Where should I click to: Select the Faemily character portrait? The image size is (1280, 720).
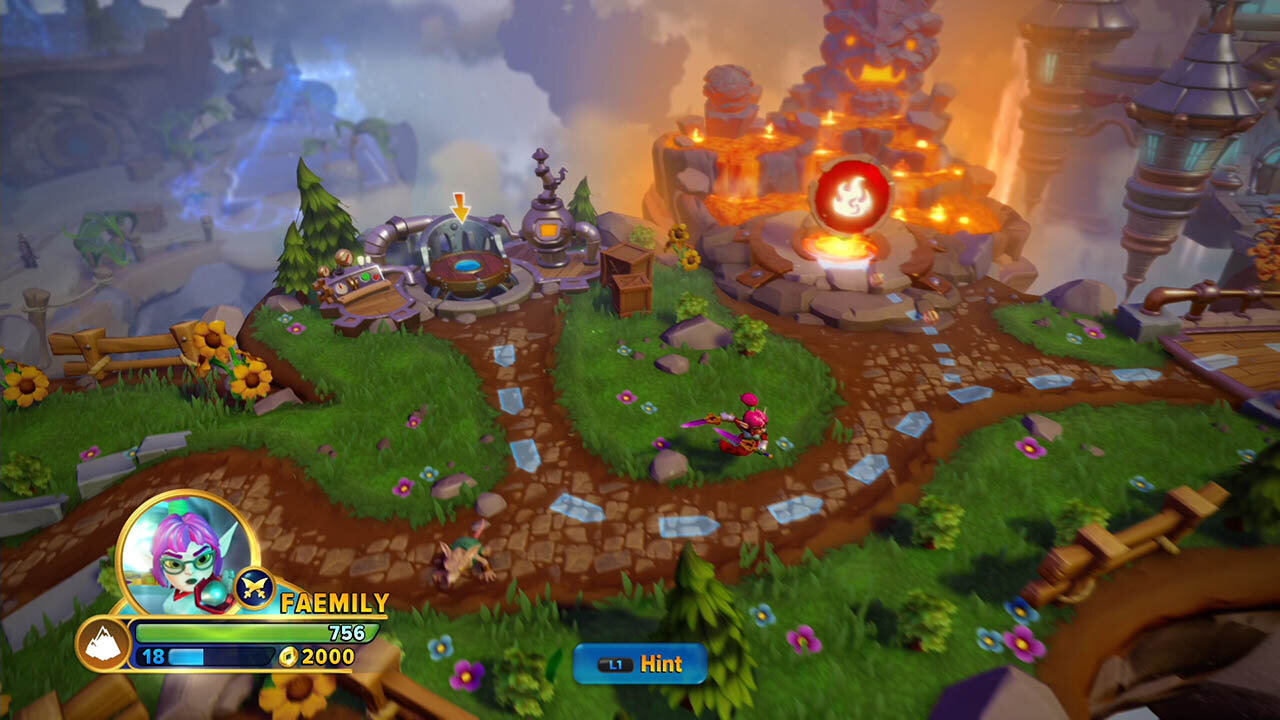(187, 551)
